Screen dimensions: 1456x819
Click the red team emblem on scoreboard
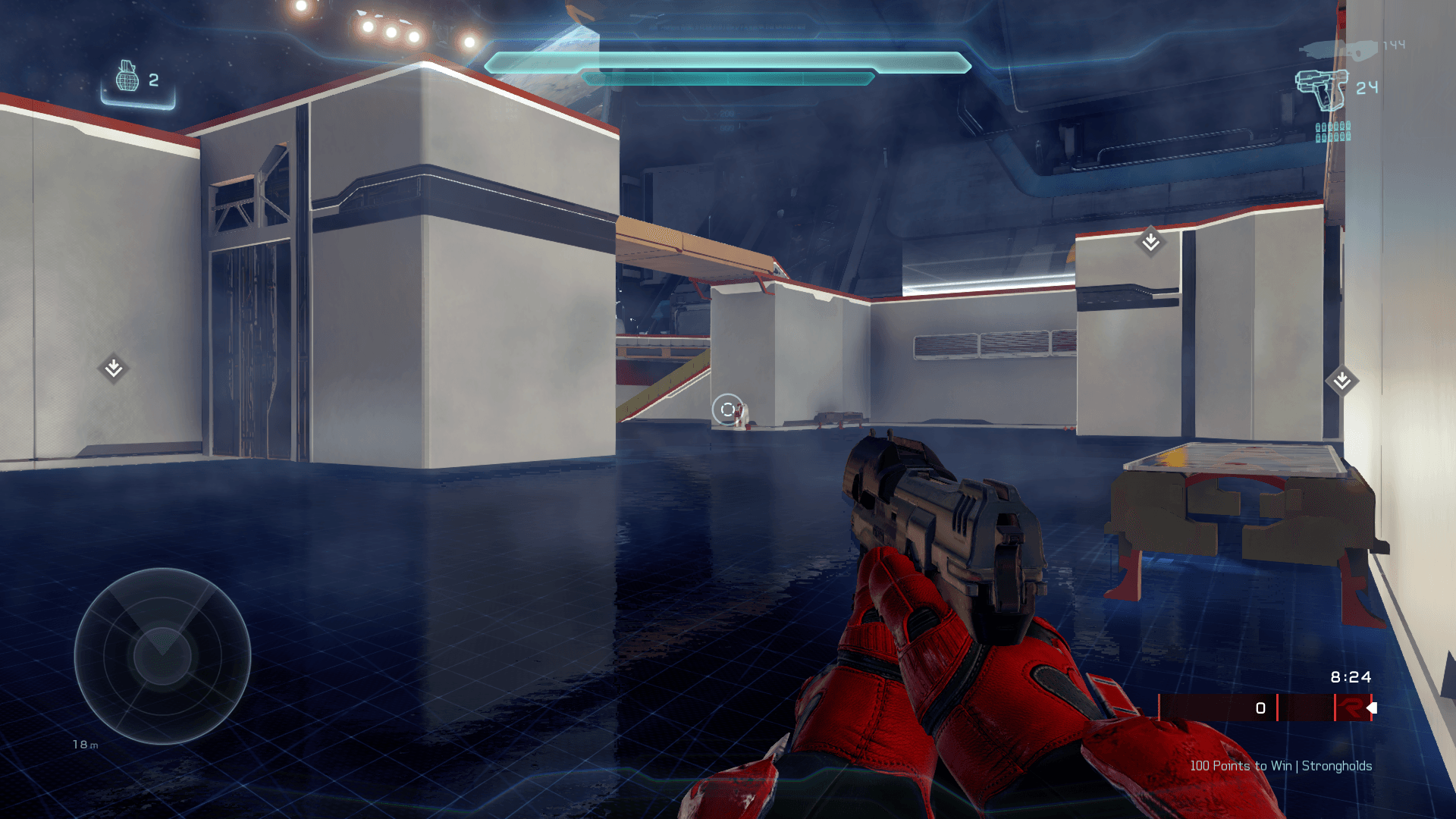(1349, 708)
